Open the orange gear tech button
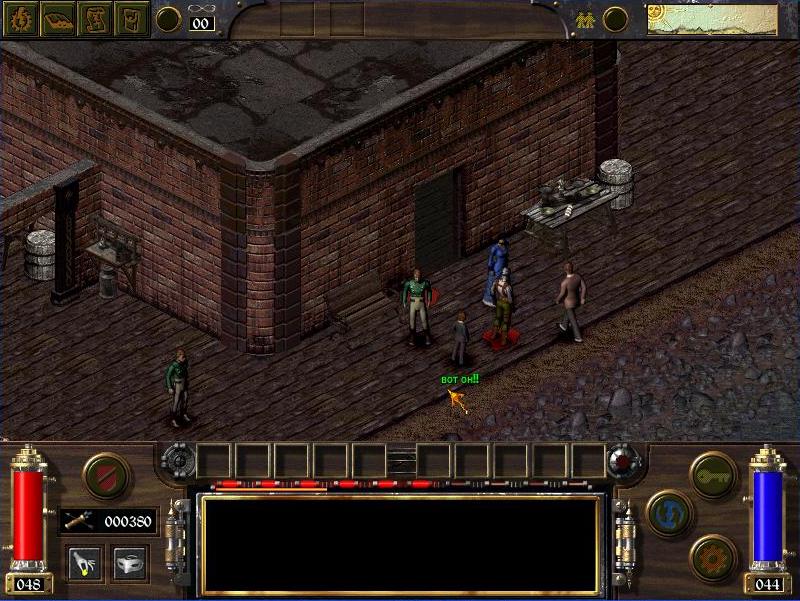 [x=713, y=557]
